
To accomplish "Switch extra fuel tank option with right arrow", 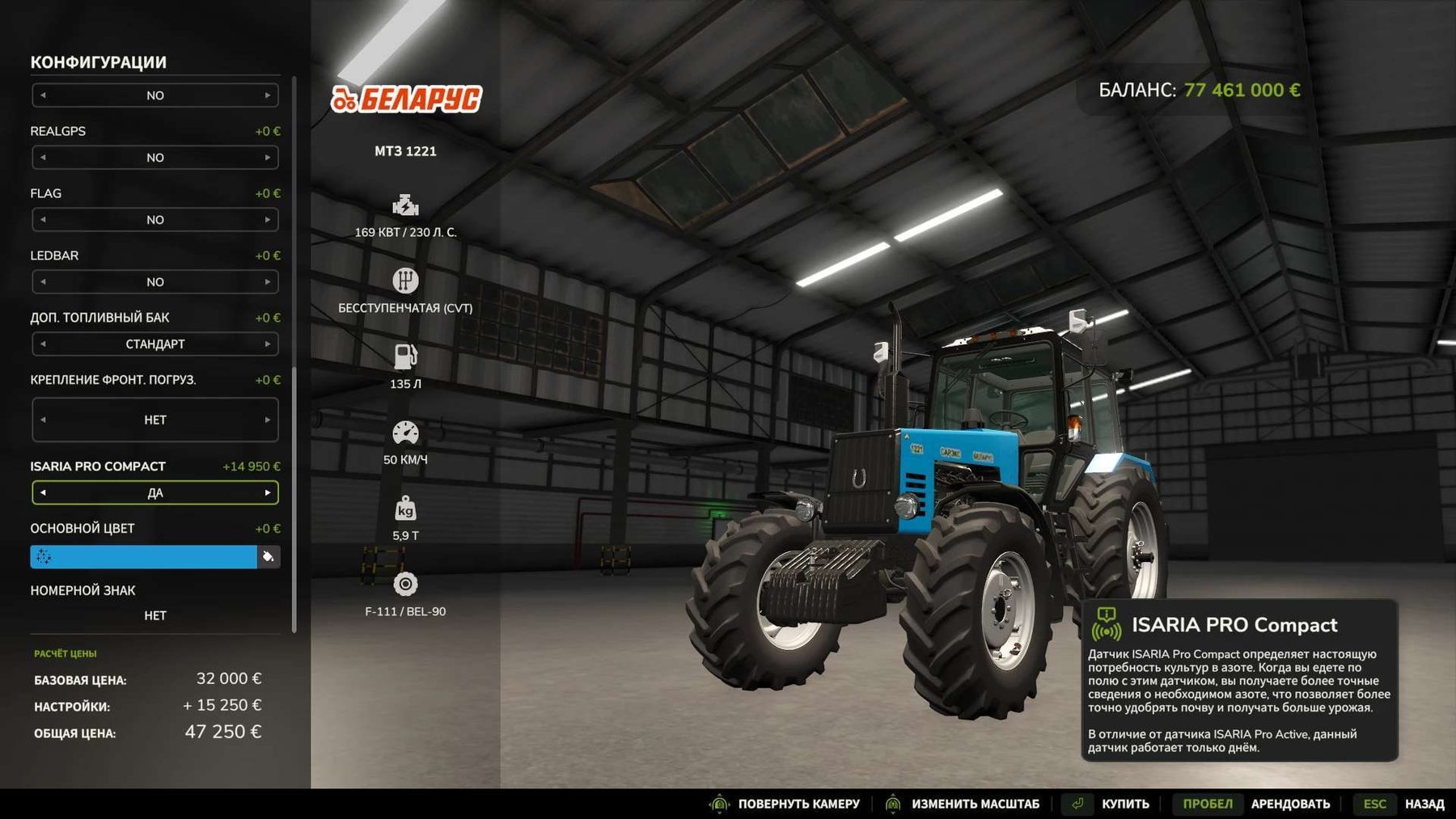I will tap(268, 344).
